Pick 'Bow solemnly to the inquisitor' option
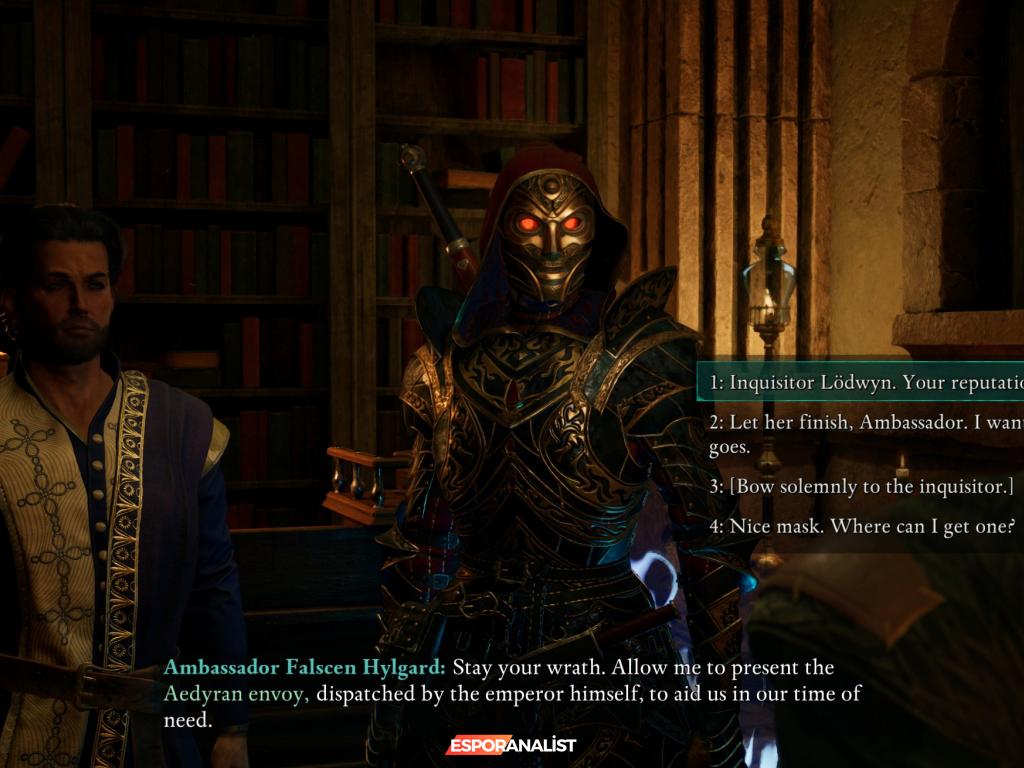Viewport: 1024px width, 768px height. point(862,486)
